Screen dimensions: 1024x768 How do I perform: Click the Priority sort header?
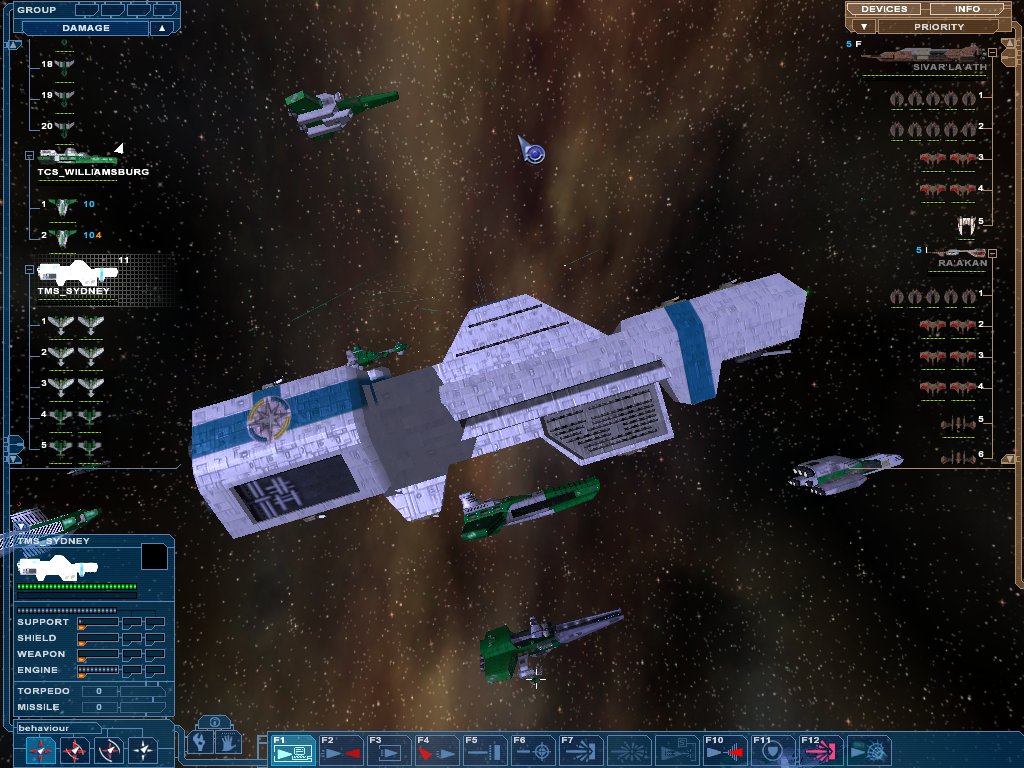coord(938,27)
